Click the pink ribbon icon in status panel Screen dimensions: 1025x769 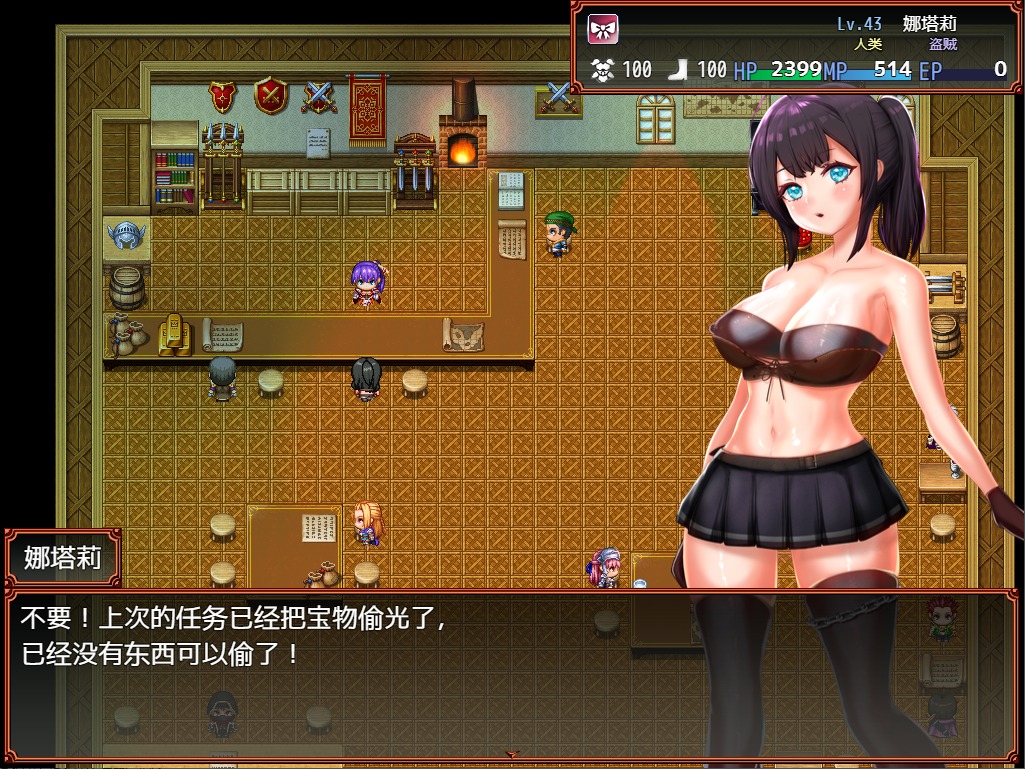pyautogui.click(x=602, y=28)
